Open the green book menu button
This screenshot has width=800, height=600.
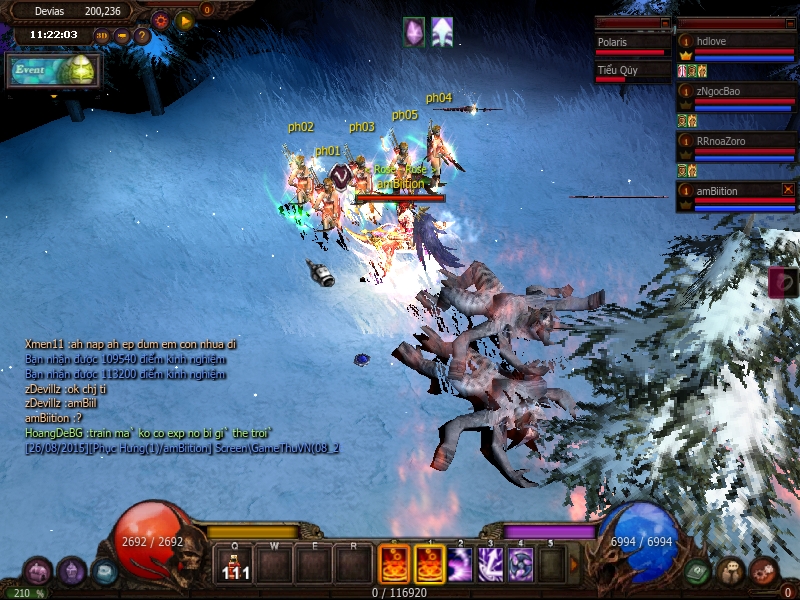pos(699,571)
